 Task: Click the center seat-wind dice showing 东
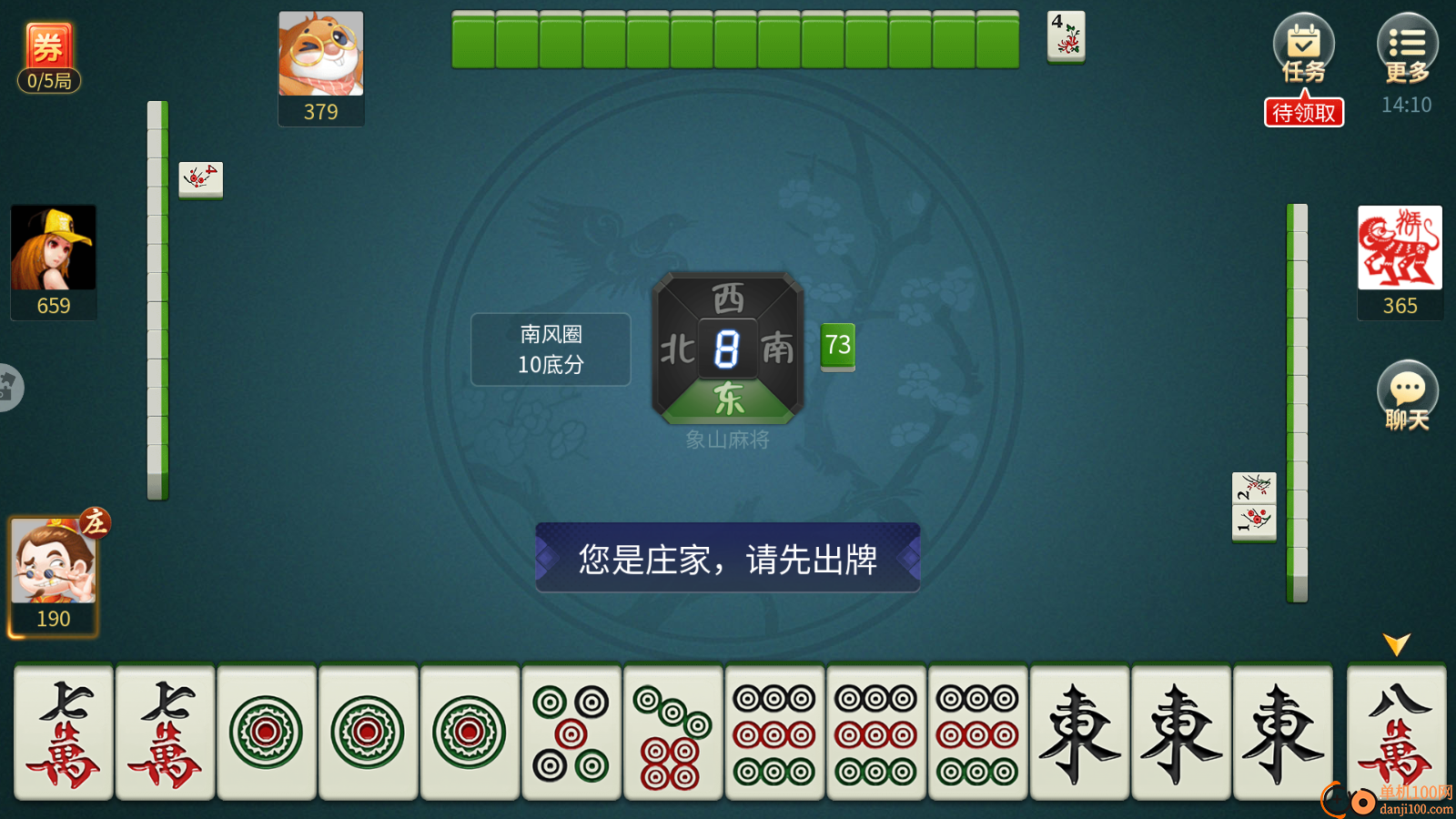tap(726, 398)
